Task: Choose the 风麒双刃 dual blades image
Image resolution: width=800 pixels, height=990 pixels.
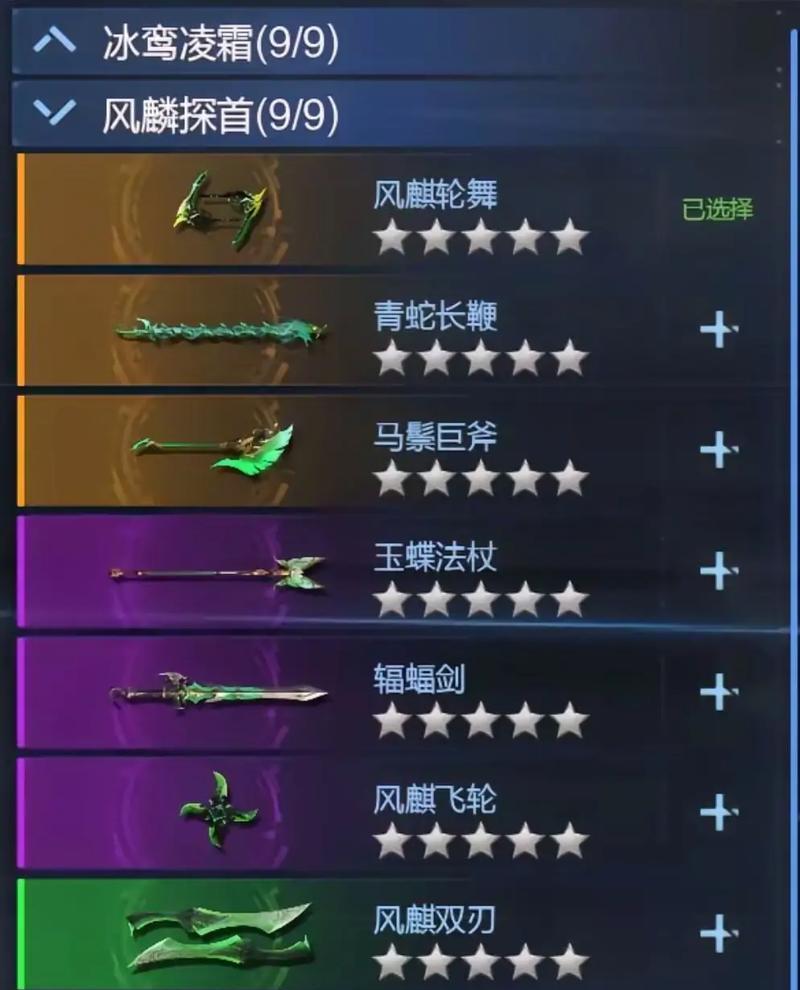Action: click(220, 933)
